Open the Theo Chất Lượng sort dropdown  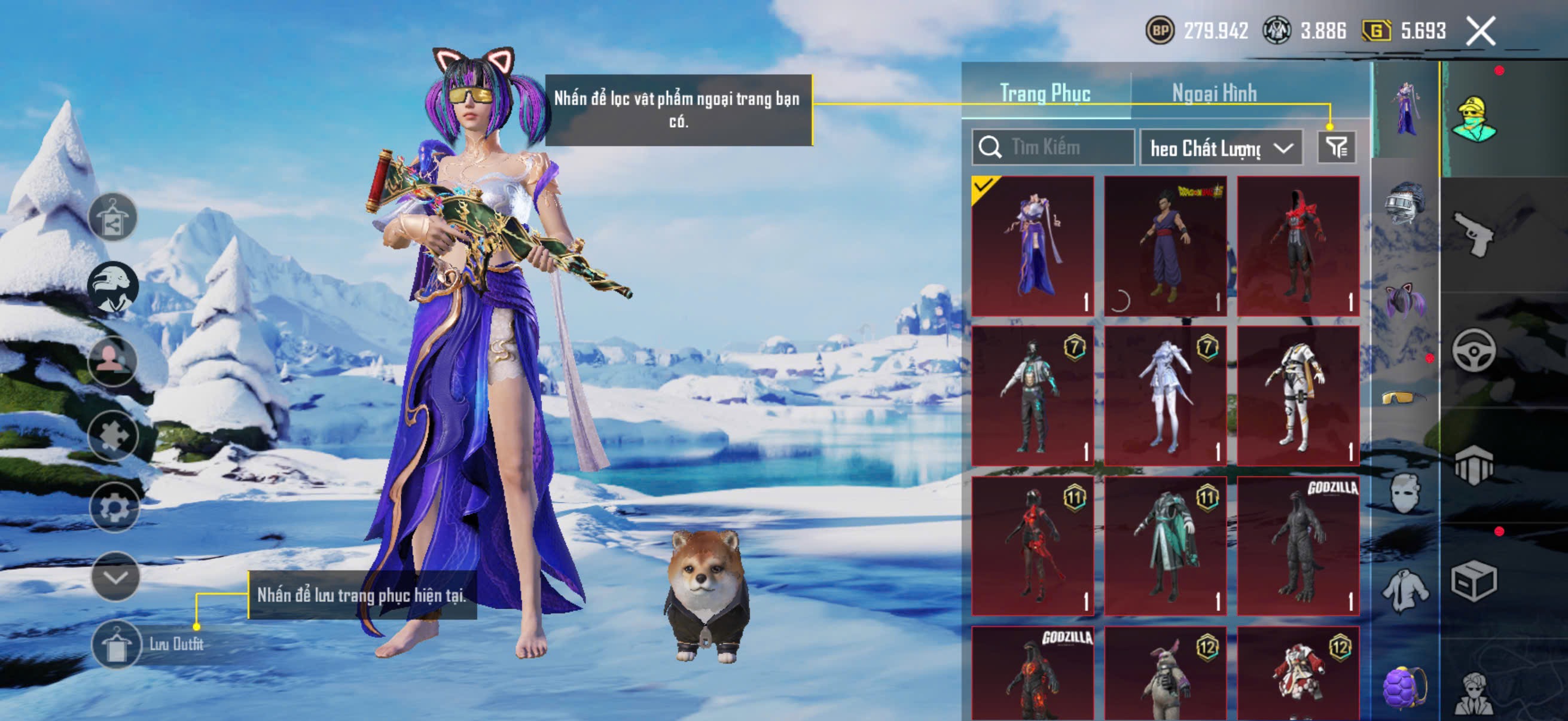[x=1221, y=148]
